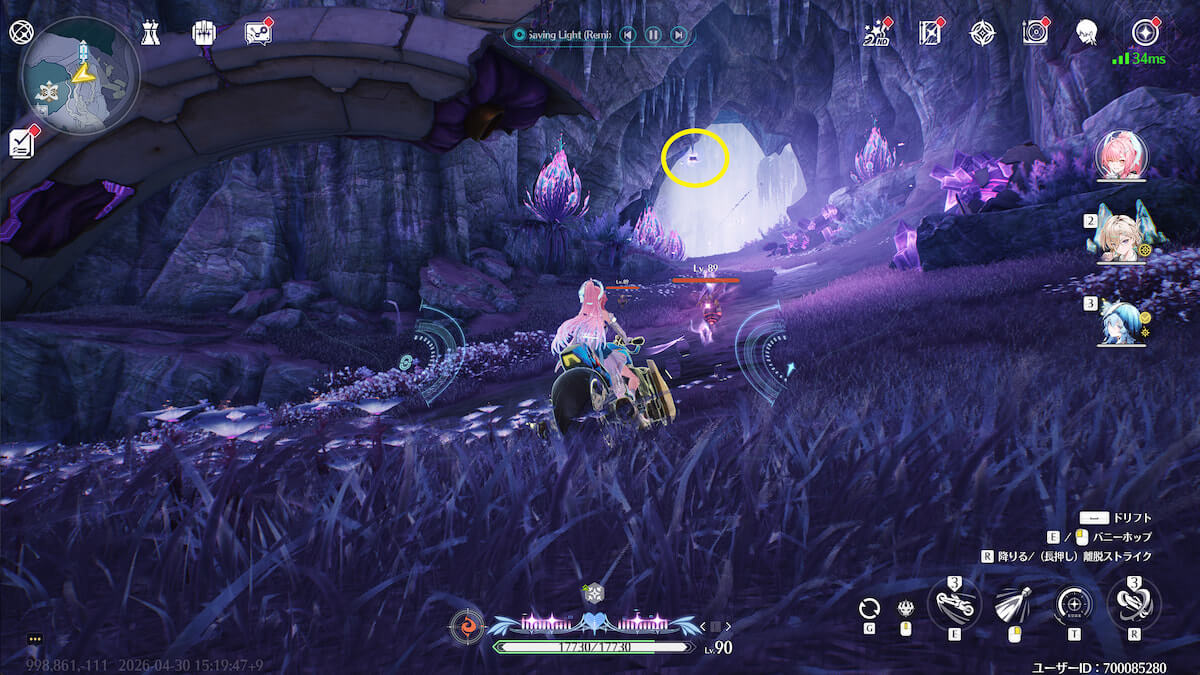Open the globe menu icon above the minimap
Image resolution: width=1200 pixels, height=675 pixels.
[x=20, y=32]
